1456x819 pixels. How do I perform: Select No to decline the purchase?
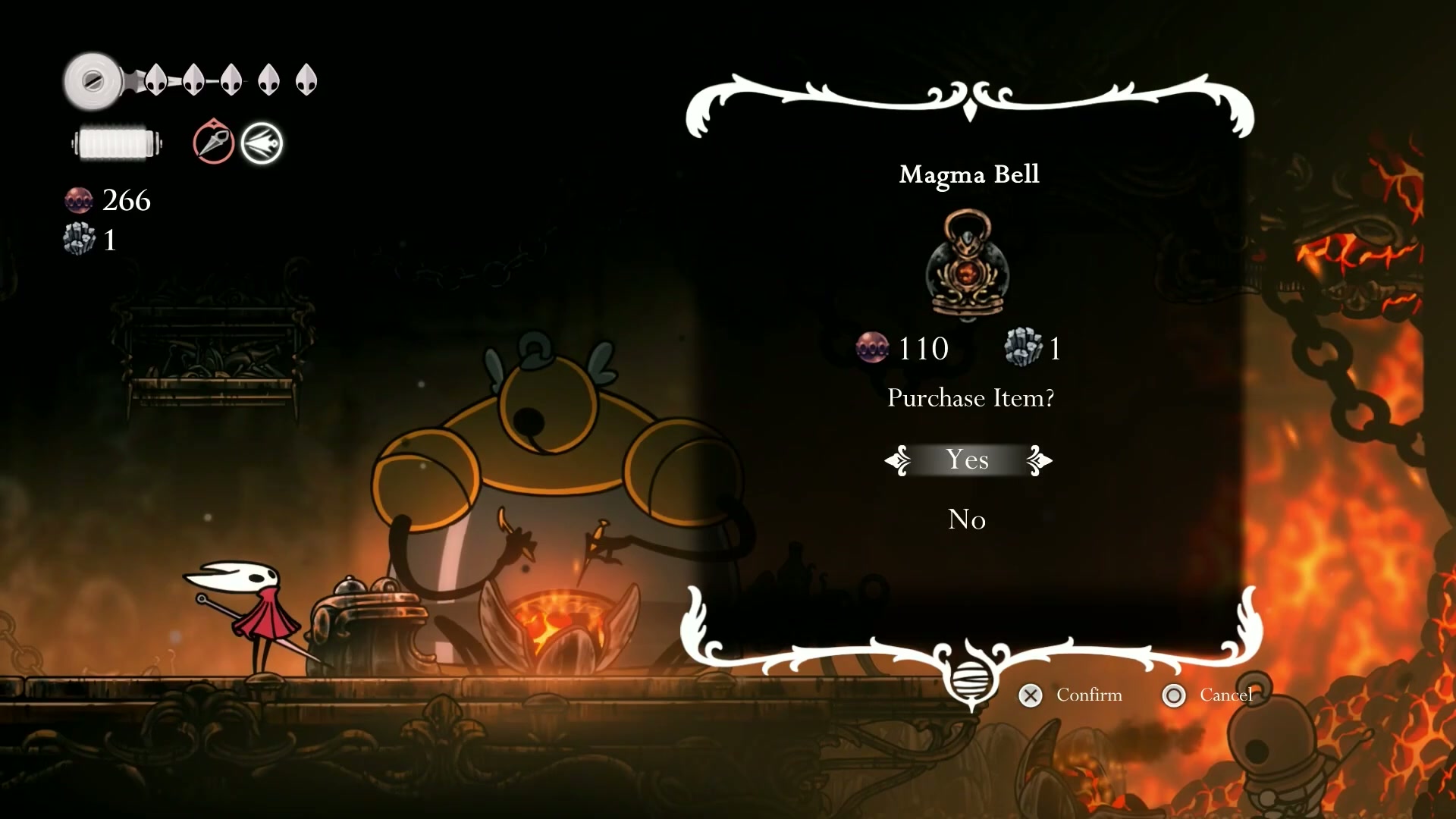[967, 519]
